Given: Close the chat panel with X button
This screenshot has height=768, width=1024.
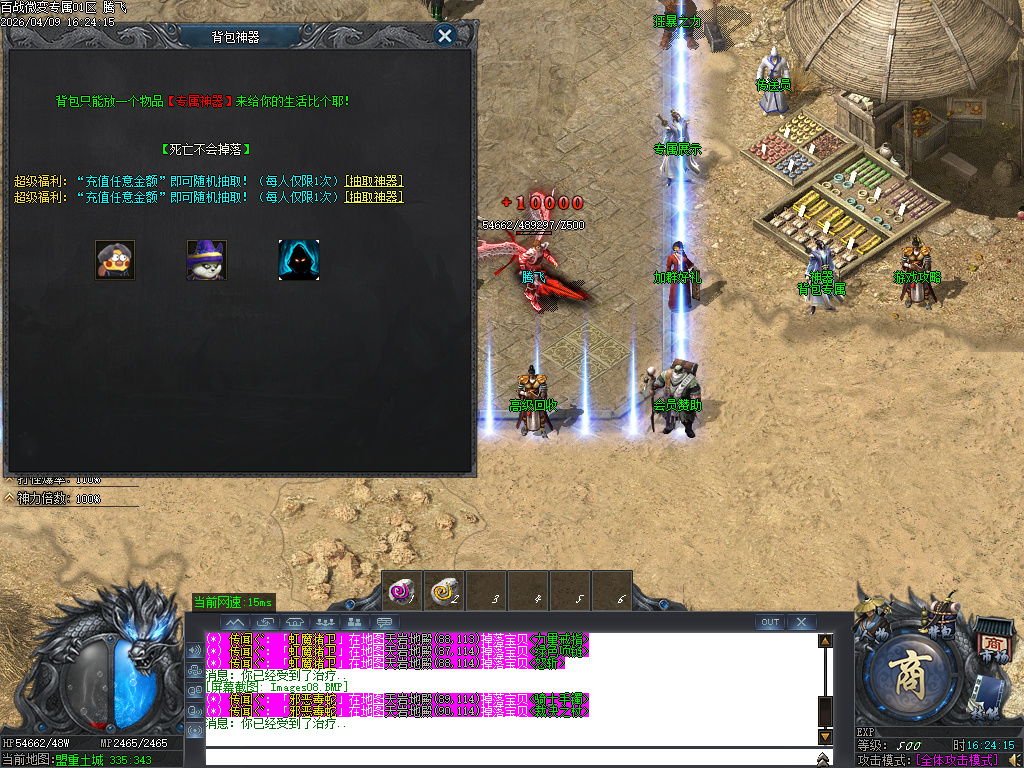Looking at the screenshot, I should (x=801, y=622).
